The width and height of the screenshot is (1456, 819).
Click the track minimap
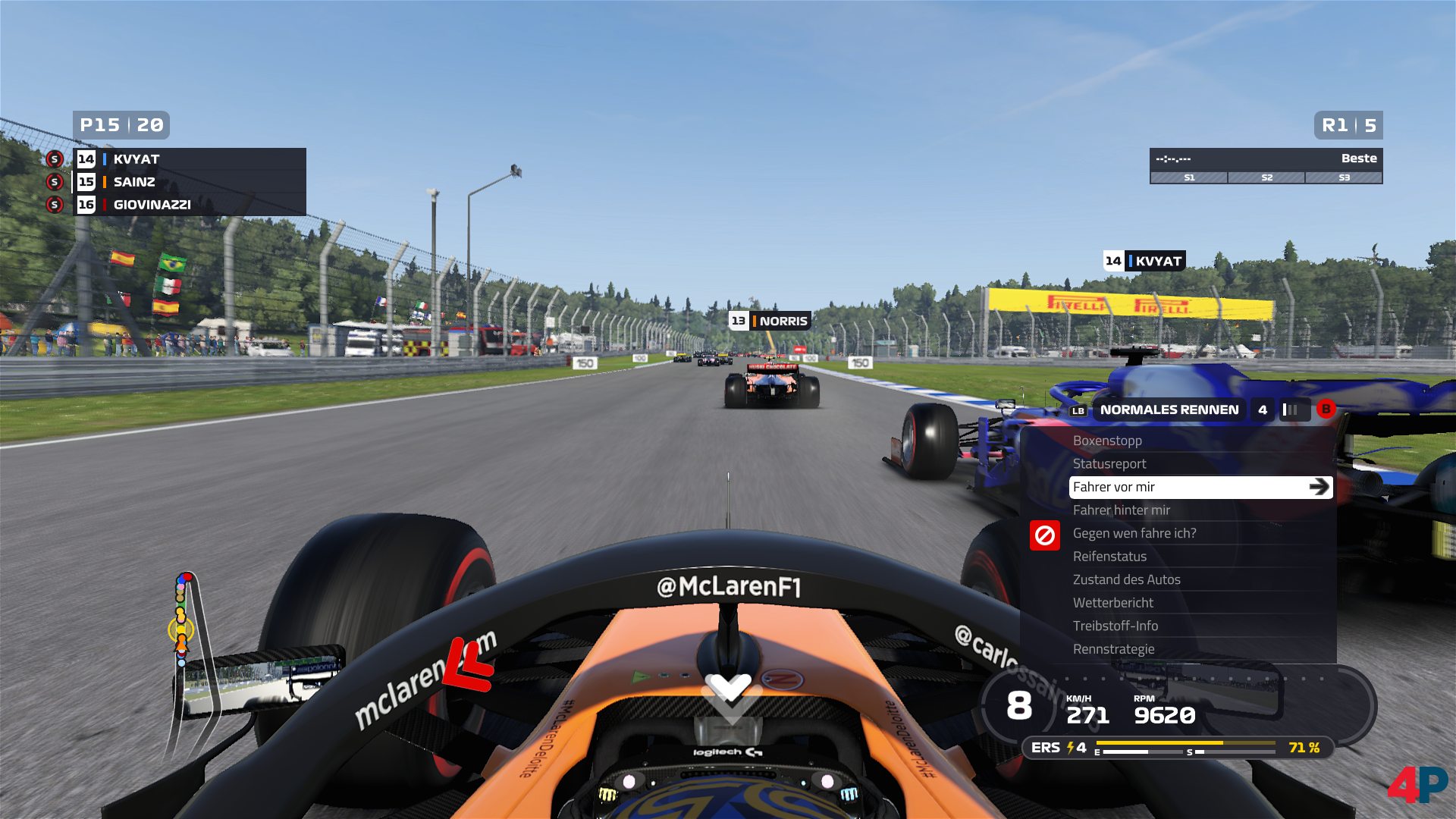click(x=182, y=620)
